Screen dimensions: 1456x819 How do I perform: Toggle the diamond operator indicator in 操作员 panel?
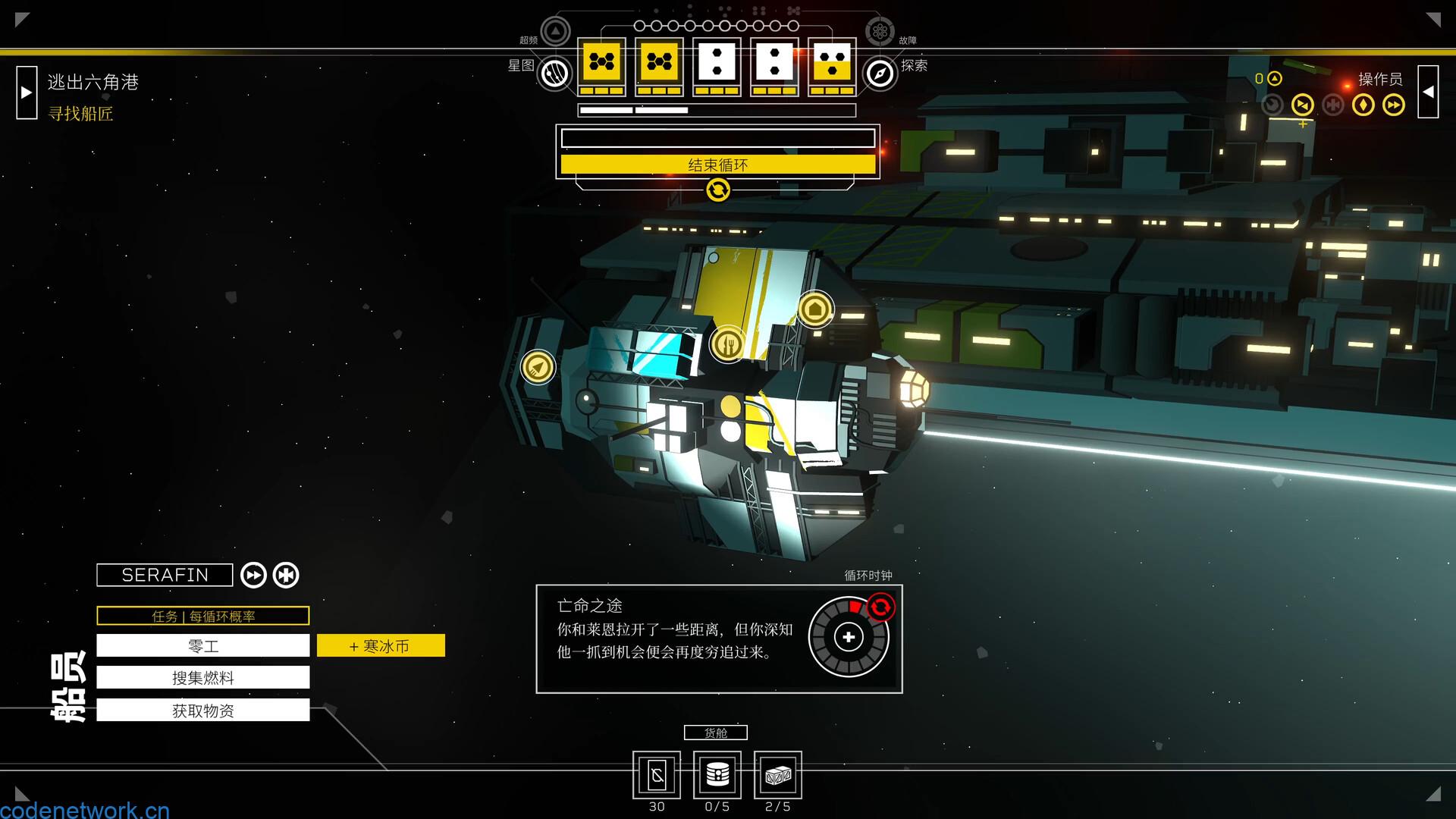pos(1363,106)
